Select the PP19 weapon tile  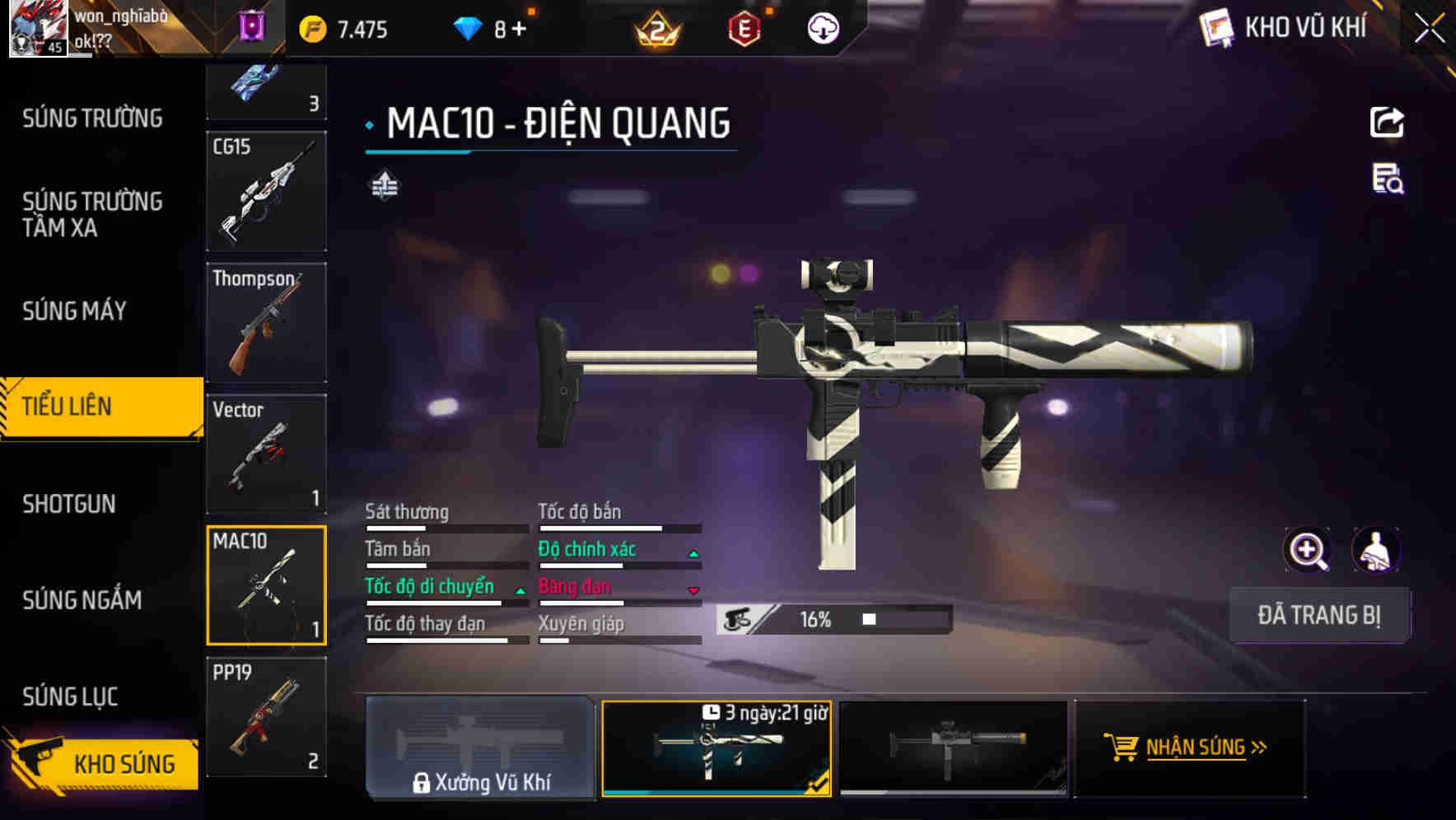pos(266,717)
